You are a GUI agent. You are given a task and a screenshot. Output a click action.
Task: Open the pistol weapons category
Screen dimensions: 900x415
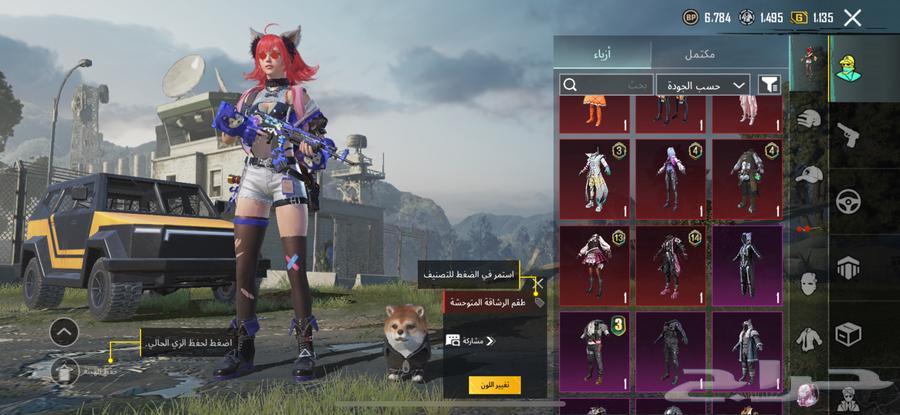[849, 132]
